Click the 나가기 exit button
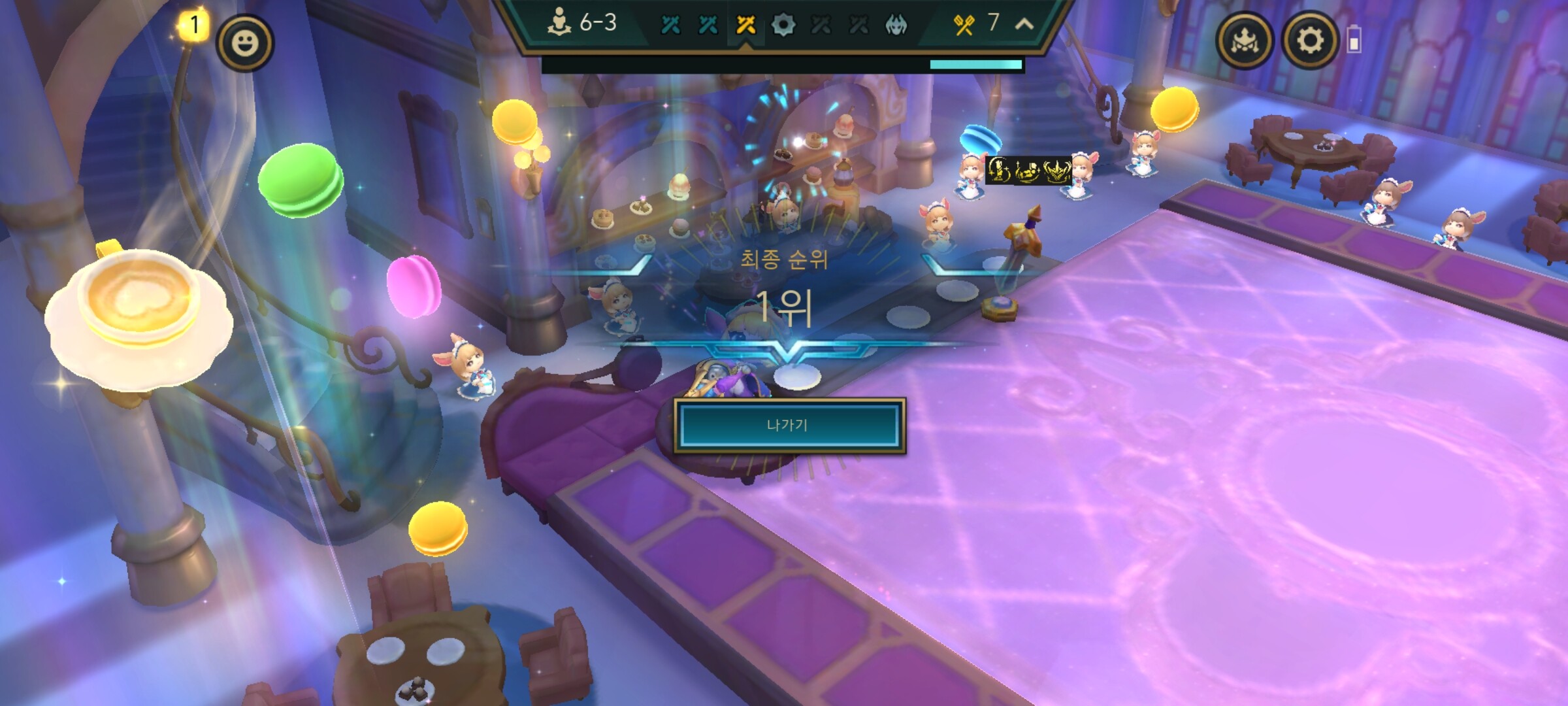The height and width of the screenshot is (706, 1568). click(789, 426)
